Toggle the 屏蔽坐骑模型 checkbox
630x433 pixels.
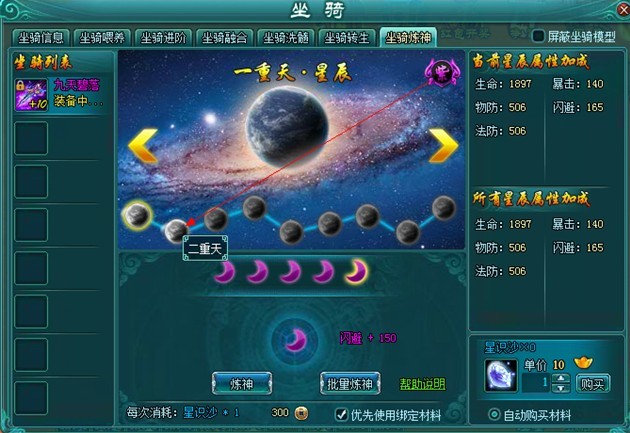[x=539, y=37]
